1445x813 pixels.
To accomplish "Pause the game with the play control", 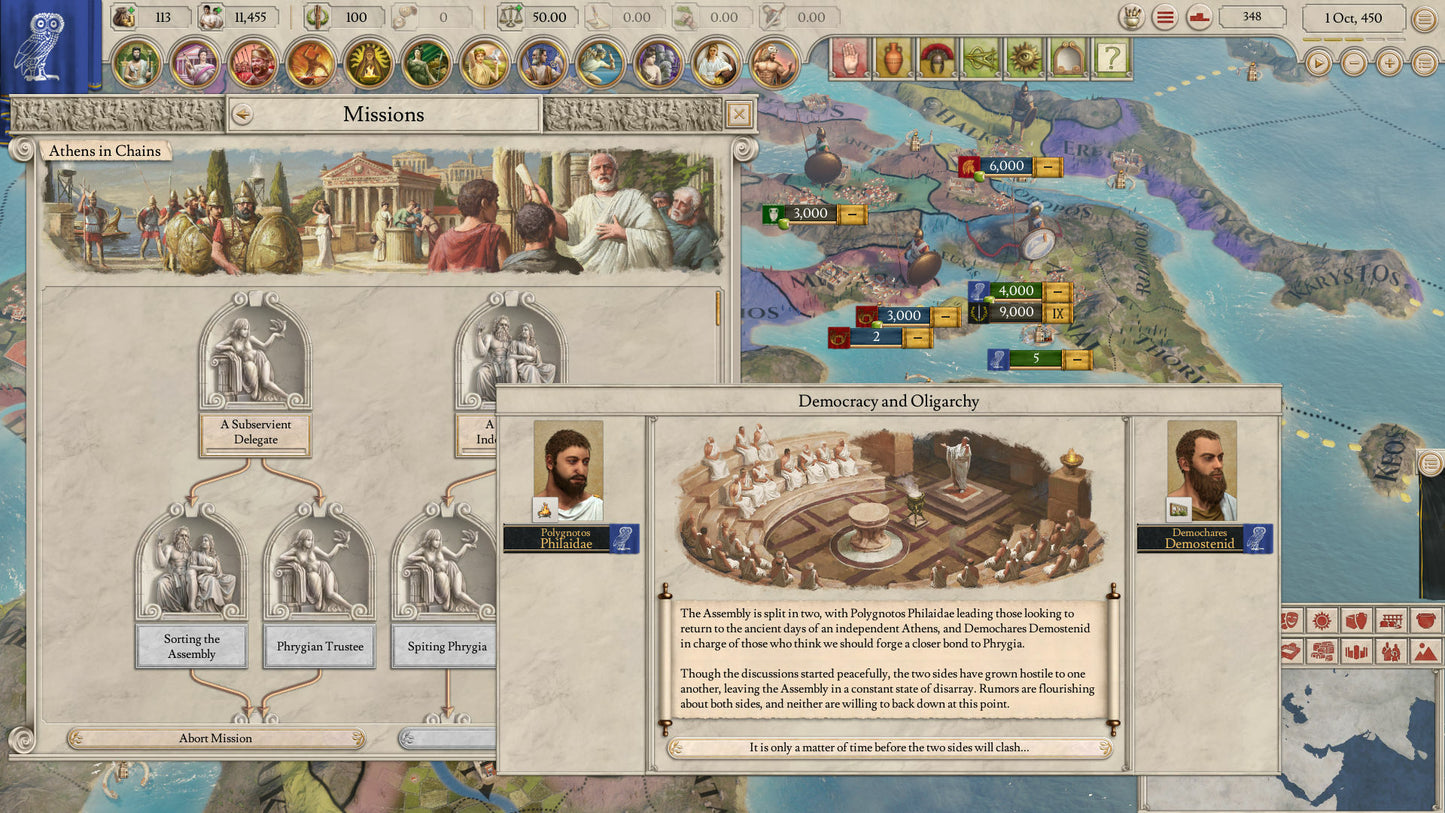I will [x=1318, y=64].
